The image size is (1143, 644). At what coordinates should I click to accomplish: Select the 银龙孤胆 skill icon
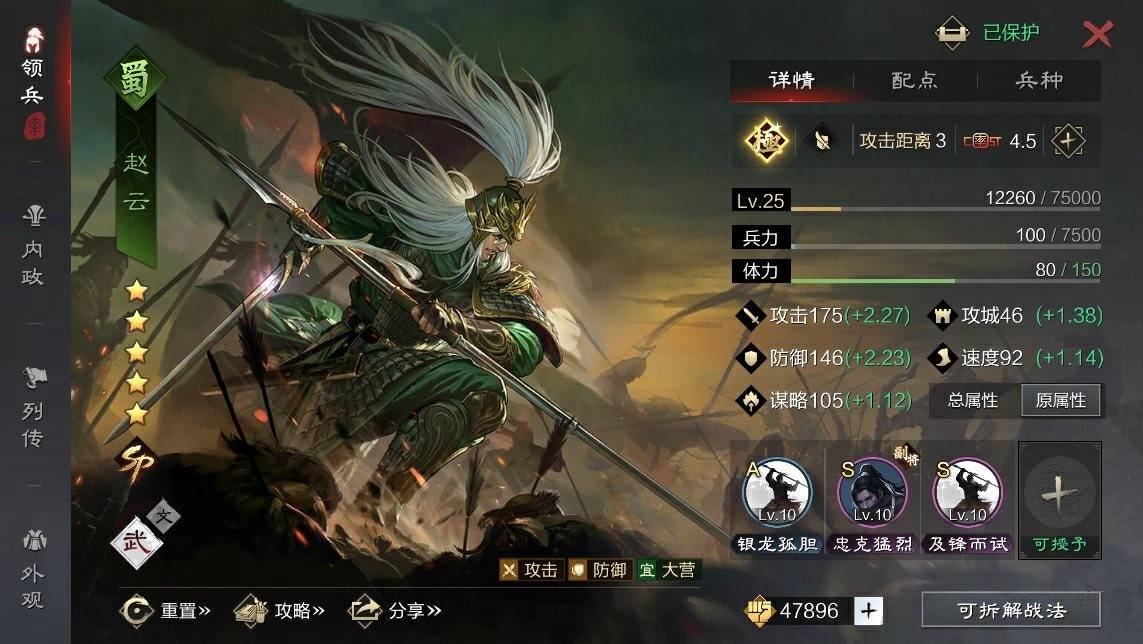point(777,495)
